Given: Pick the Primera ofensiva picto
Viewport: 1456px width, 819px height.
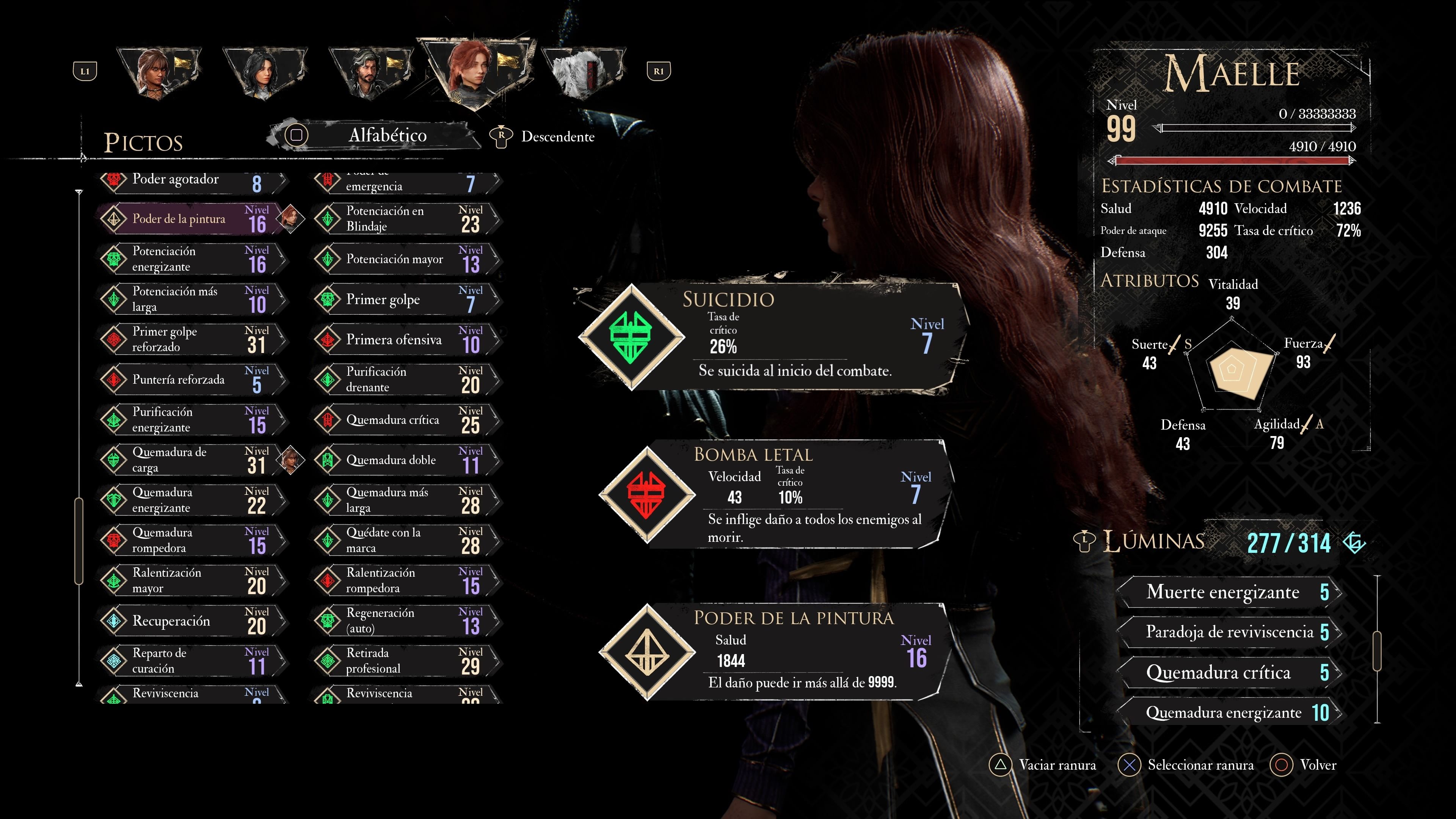Looking at the screenshot, I should click(406, 340).
